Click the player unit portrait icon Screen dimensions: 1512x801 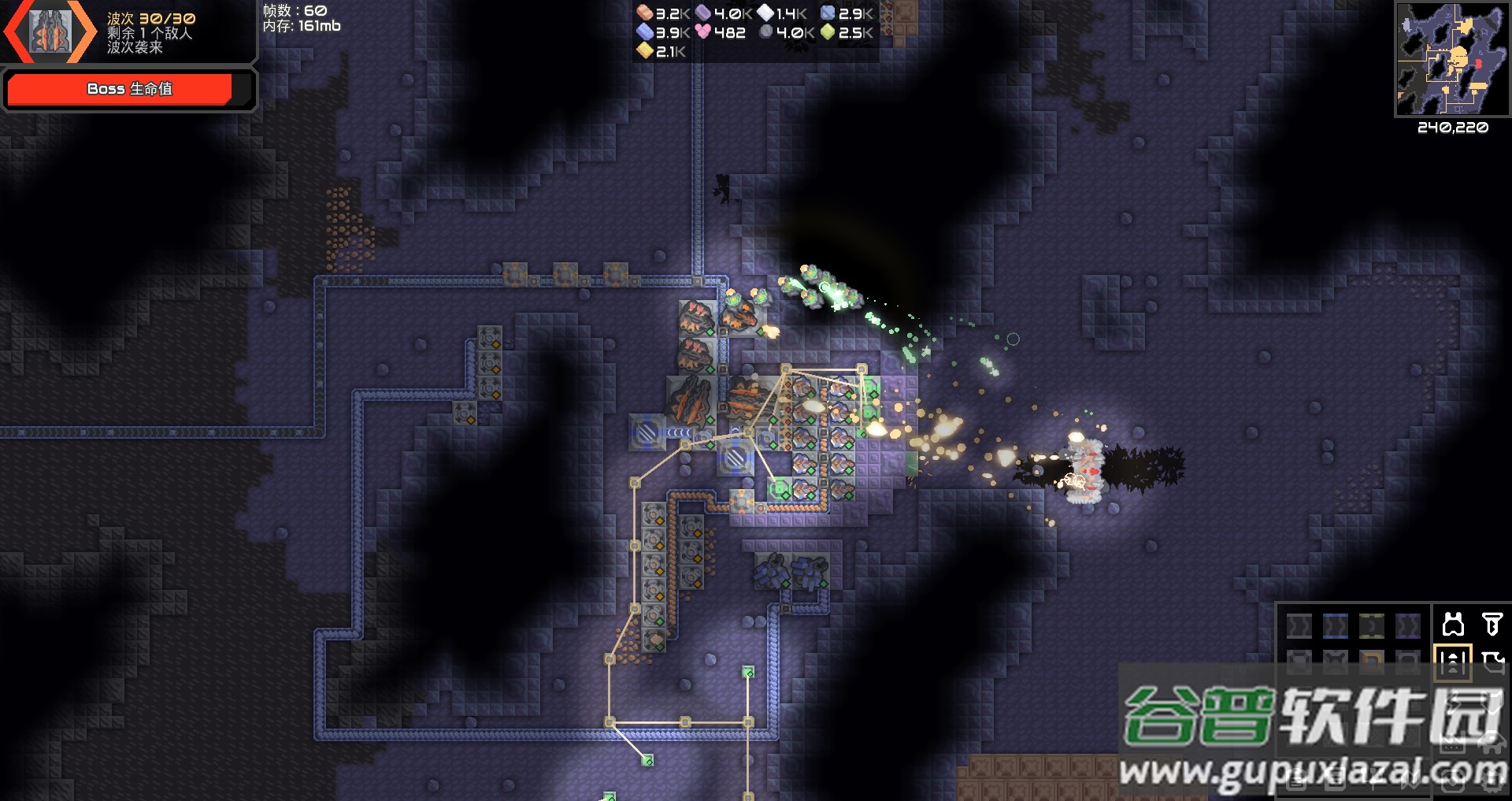tap(50, 32)
